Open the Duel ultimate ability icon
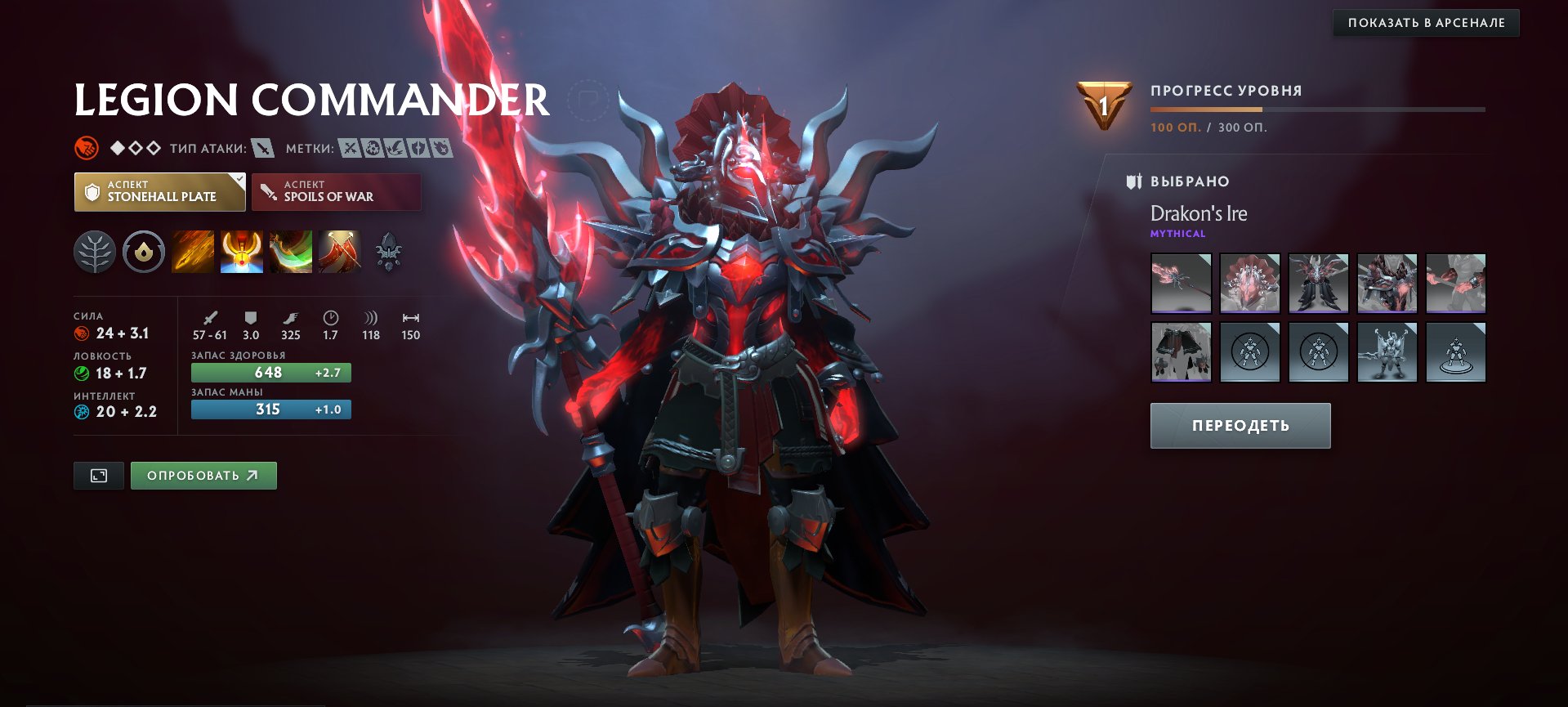The height and width of the screenshot is (707, 1568). click(338, 251)
